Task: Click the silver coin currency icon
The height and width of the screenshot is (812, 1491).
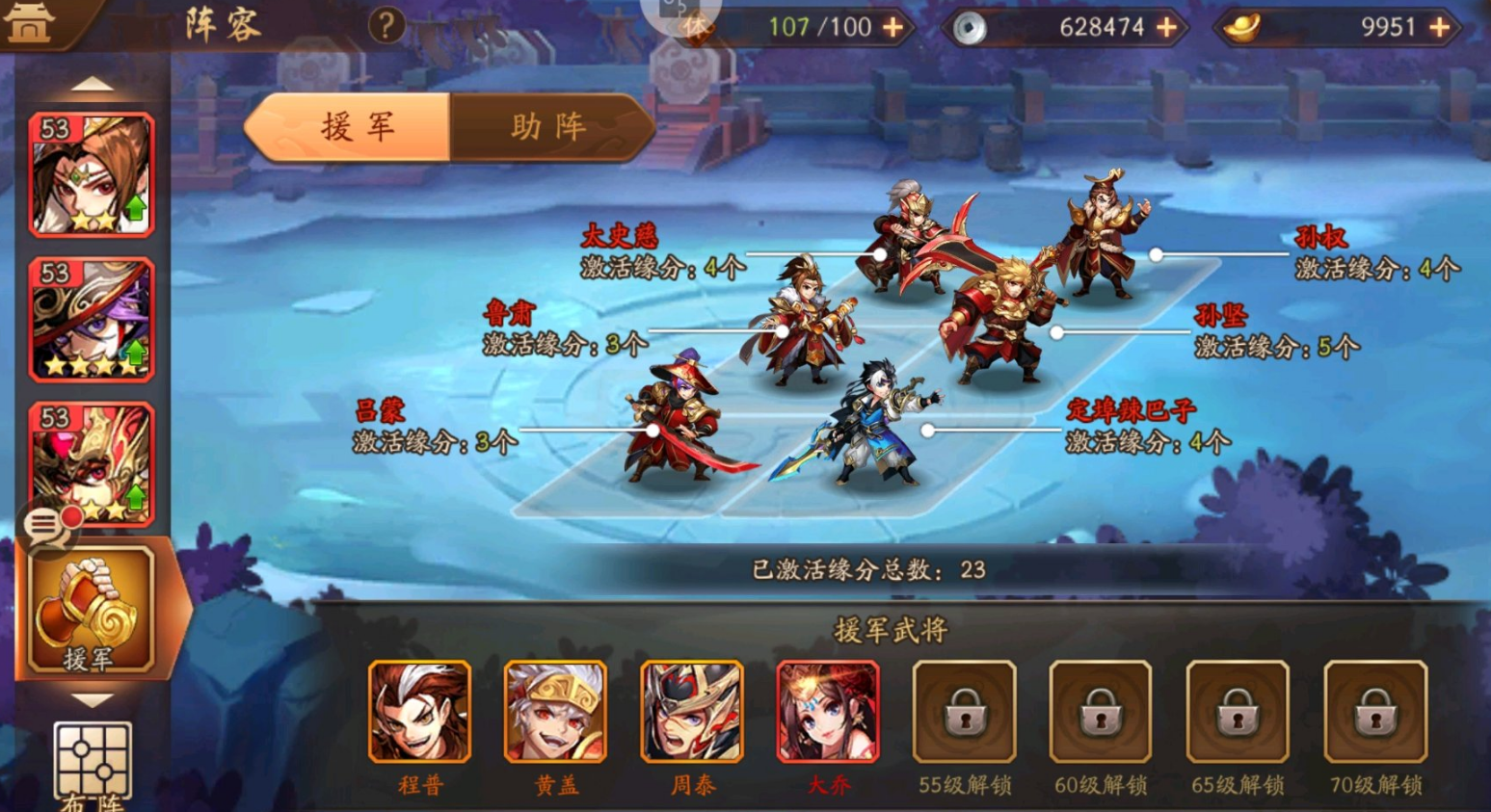Action: (969, 26)
